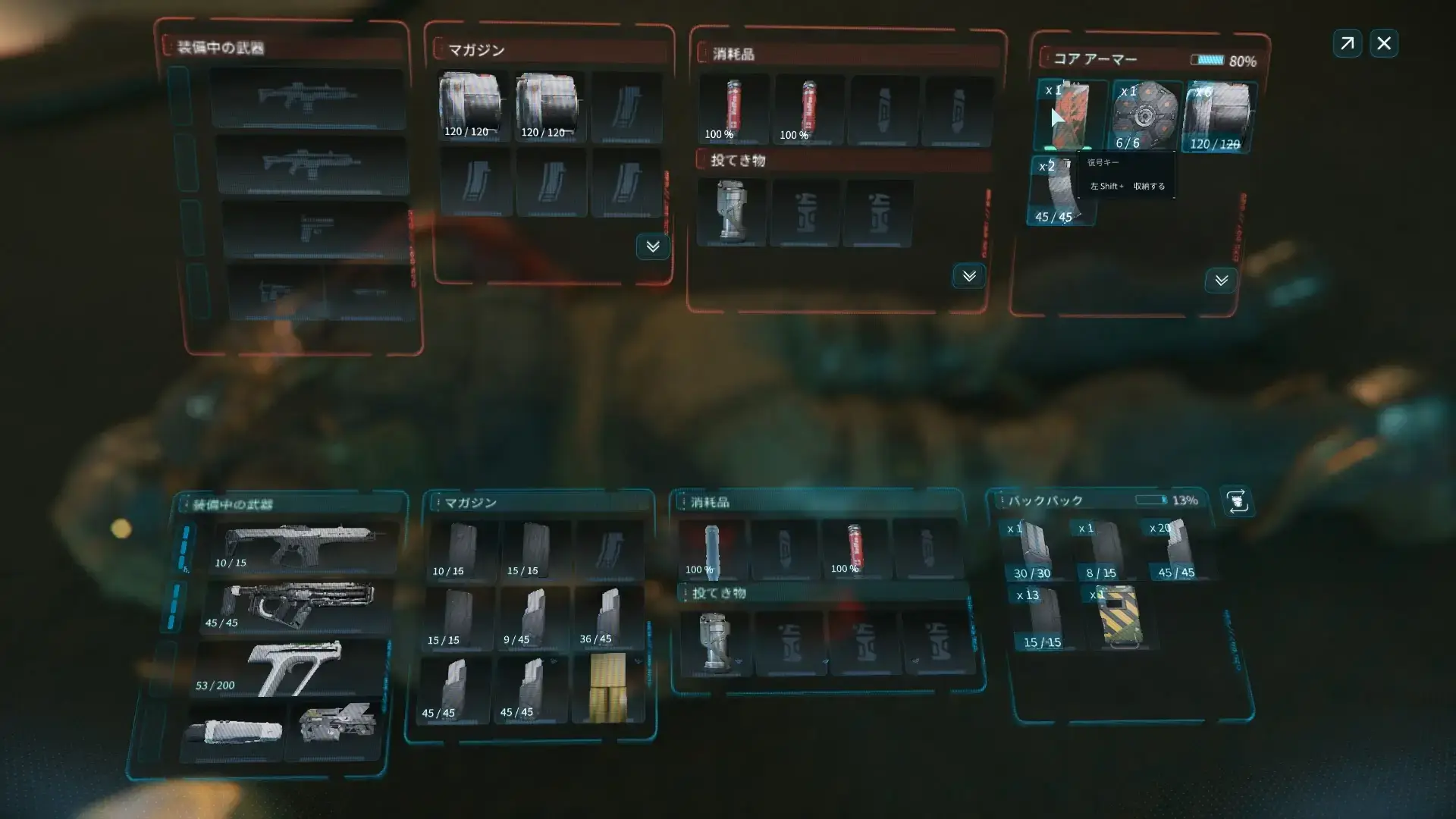Choose the 8/15 magazine in the backpack

[x=1101, y=550]
